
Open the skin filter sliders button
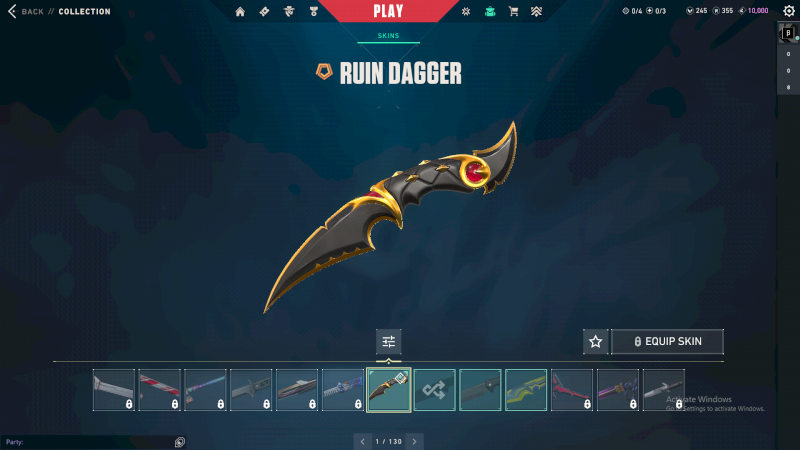pos(389,342)
